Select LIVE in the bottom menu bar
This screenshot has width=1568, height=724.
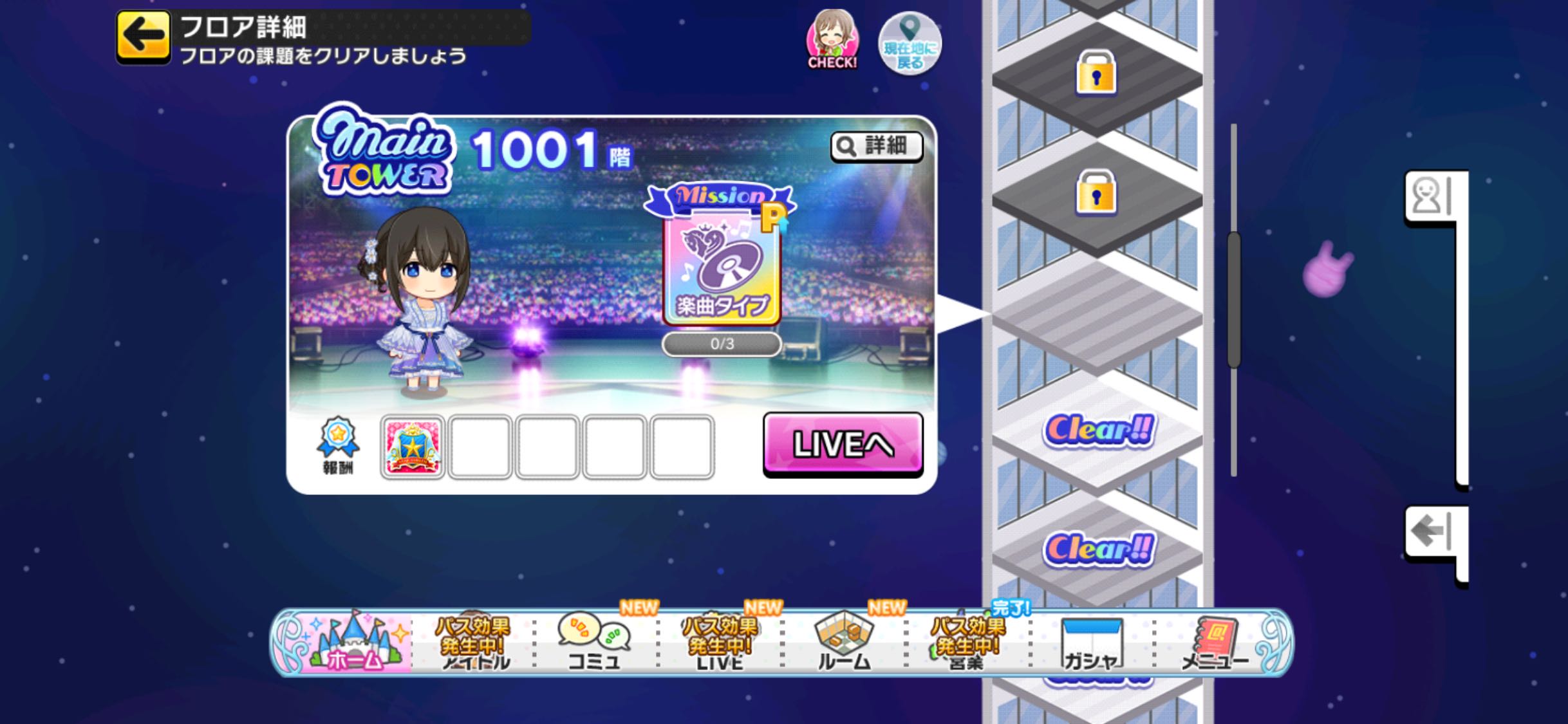coord(719,642)
